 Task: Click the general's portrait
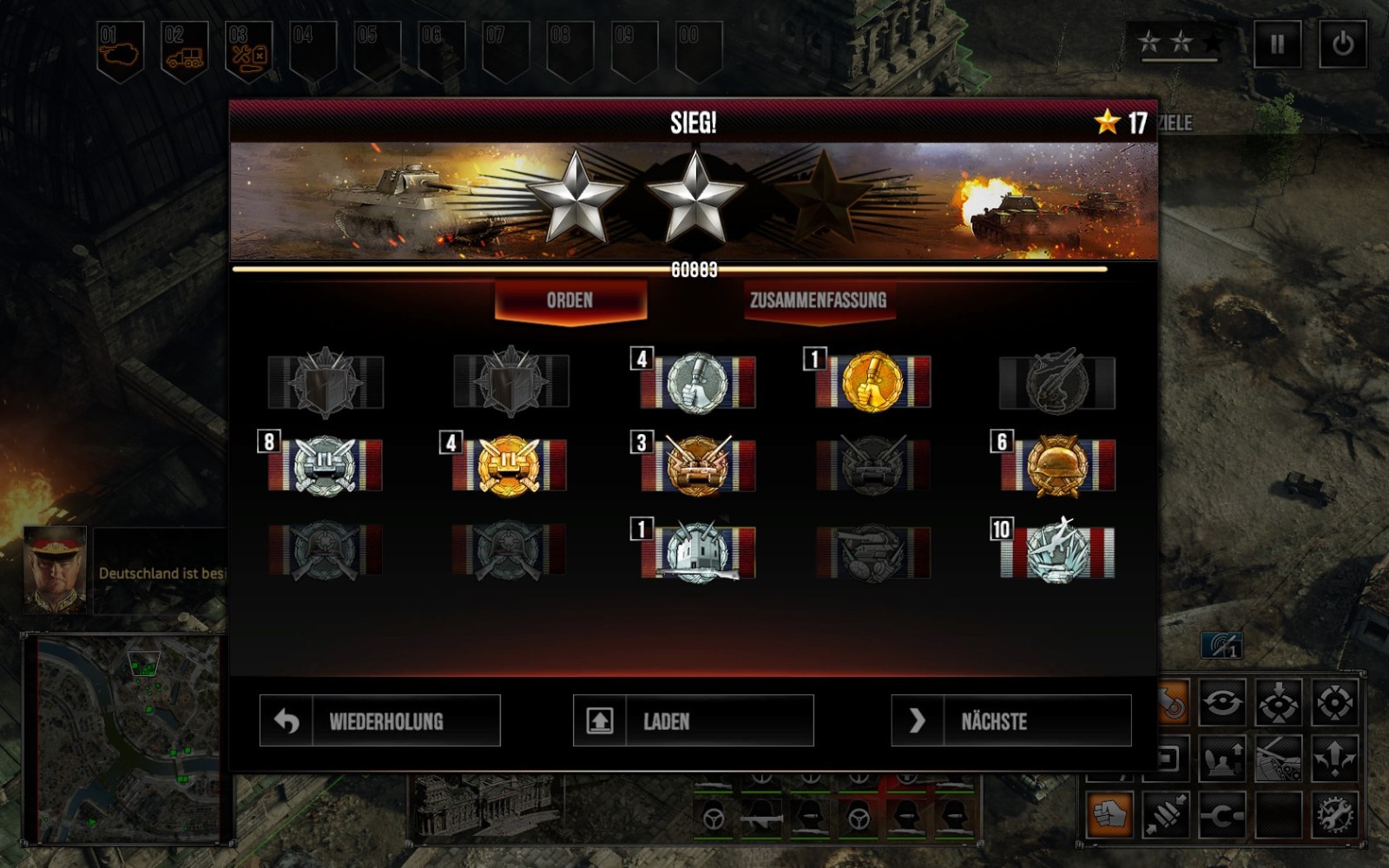55,569
